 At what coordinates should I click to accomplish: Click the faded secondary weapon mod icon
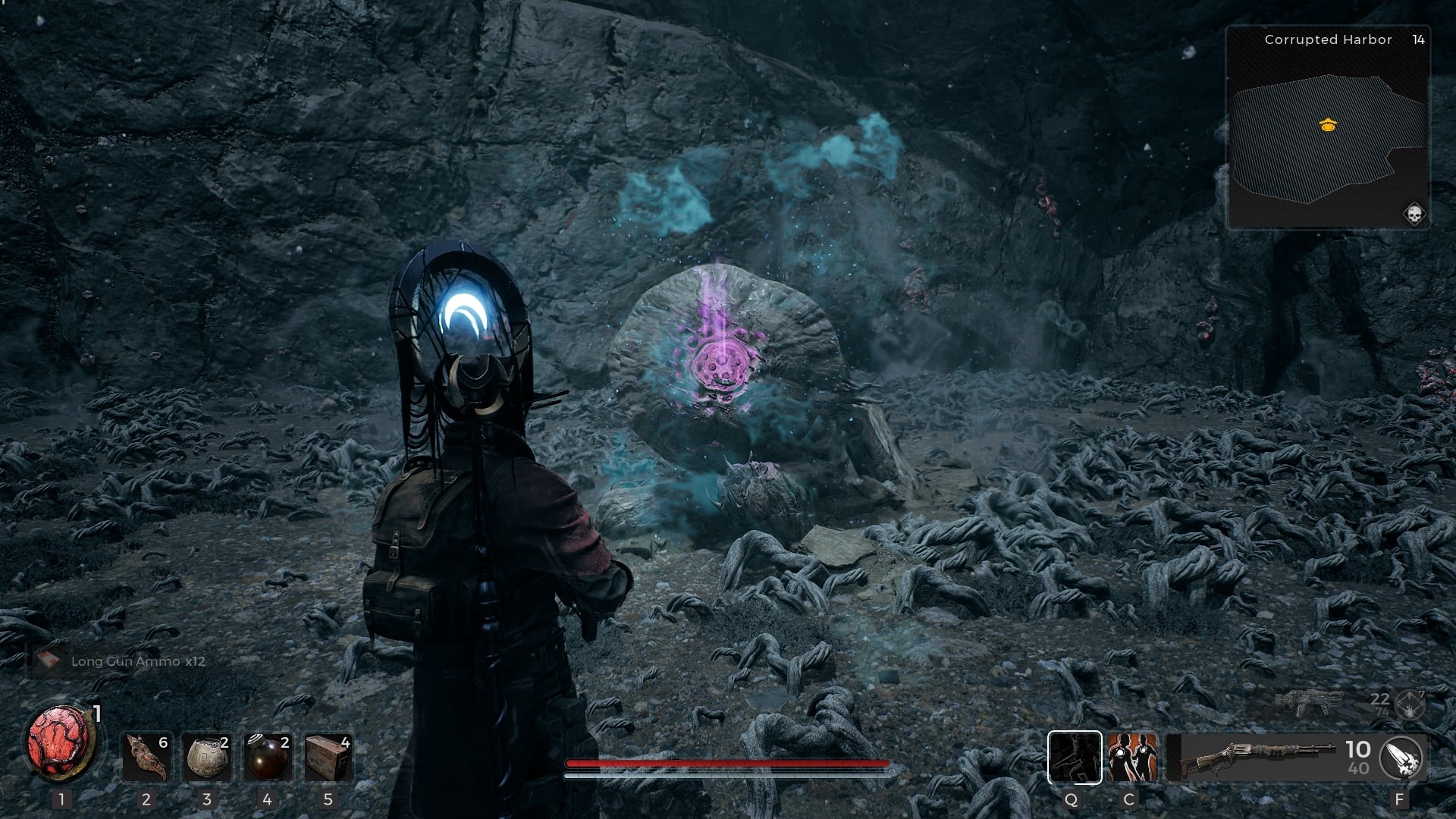pyautogui.click(x=1410, y=705)
